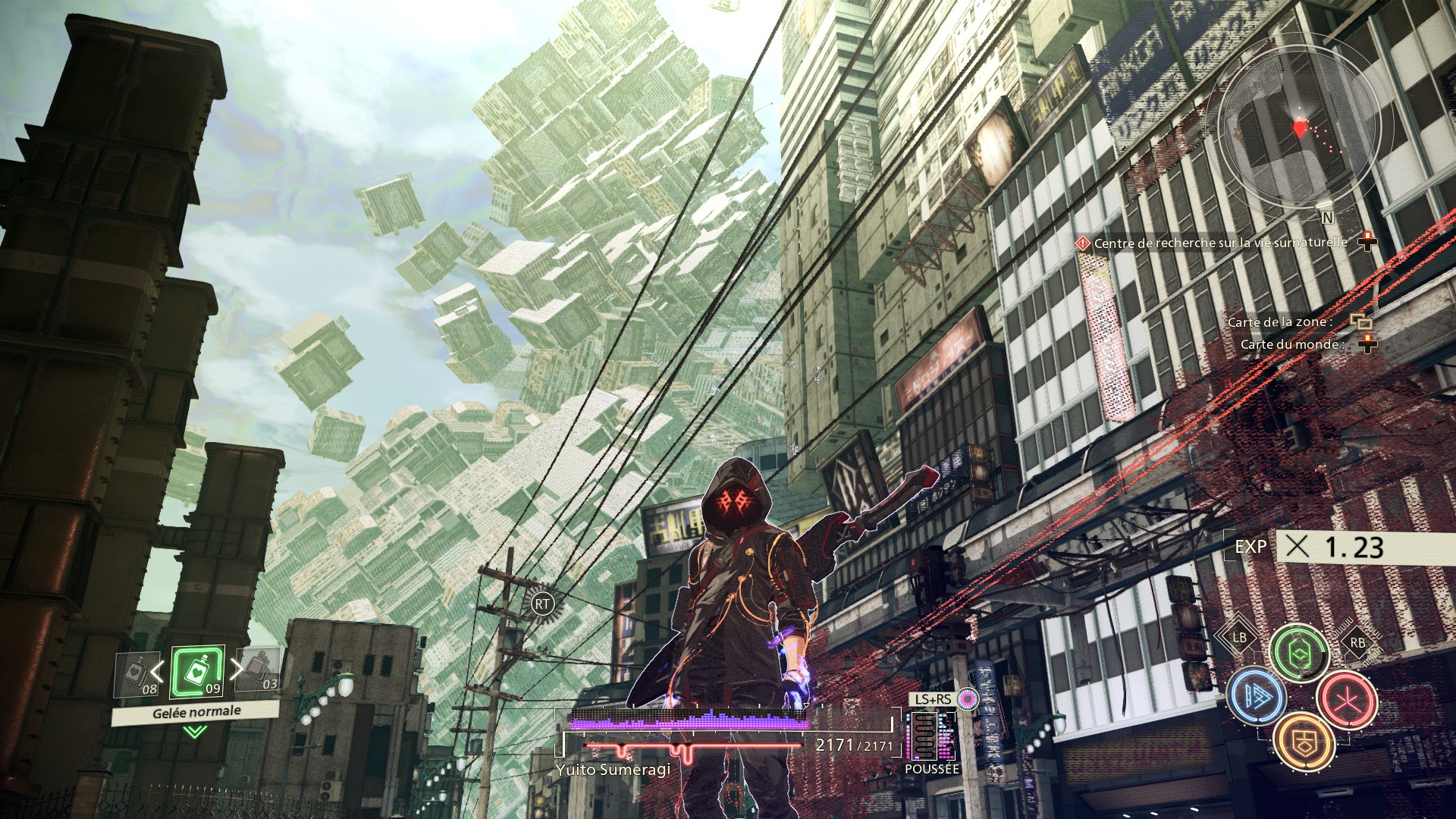Click the left arrow beside the item slot

[157, 670]
